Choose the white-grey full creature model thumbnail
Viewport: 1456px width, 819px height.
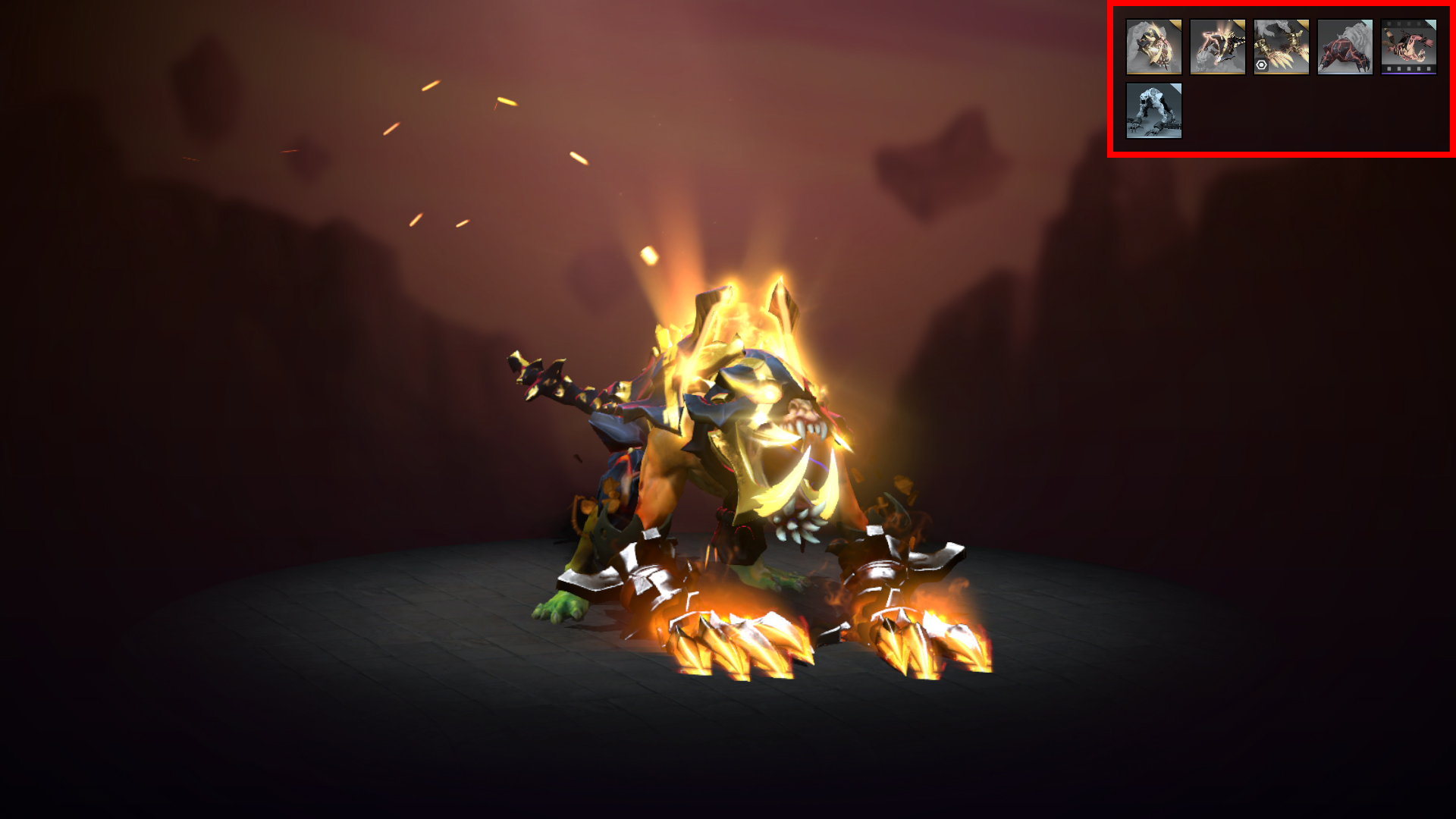click(1153, 111)
